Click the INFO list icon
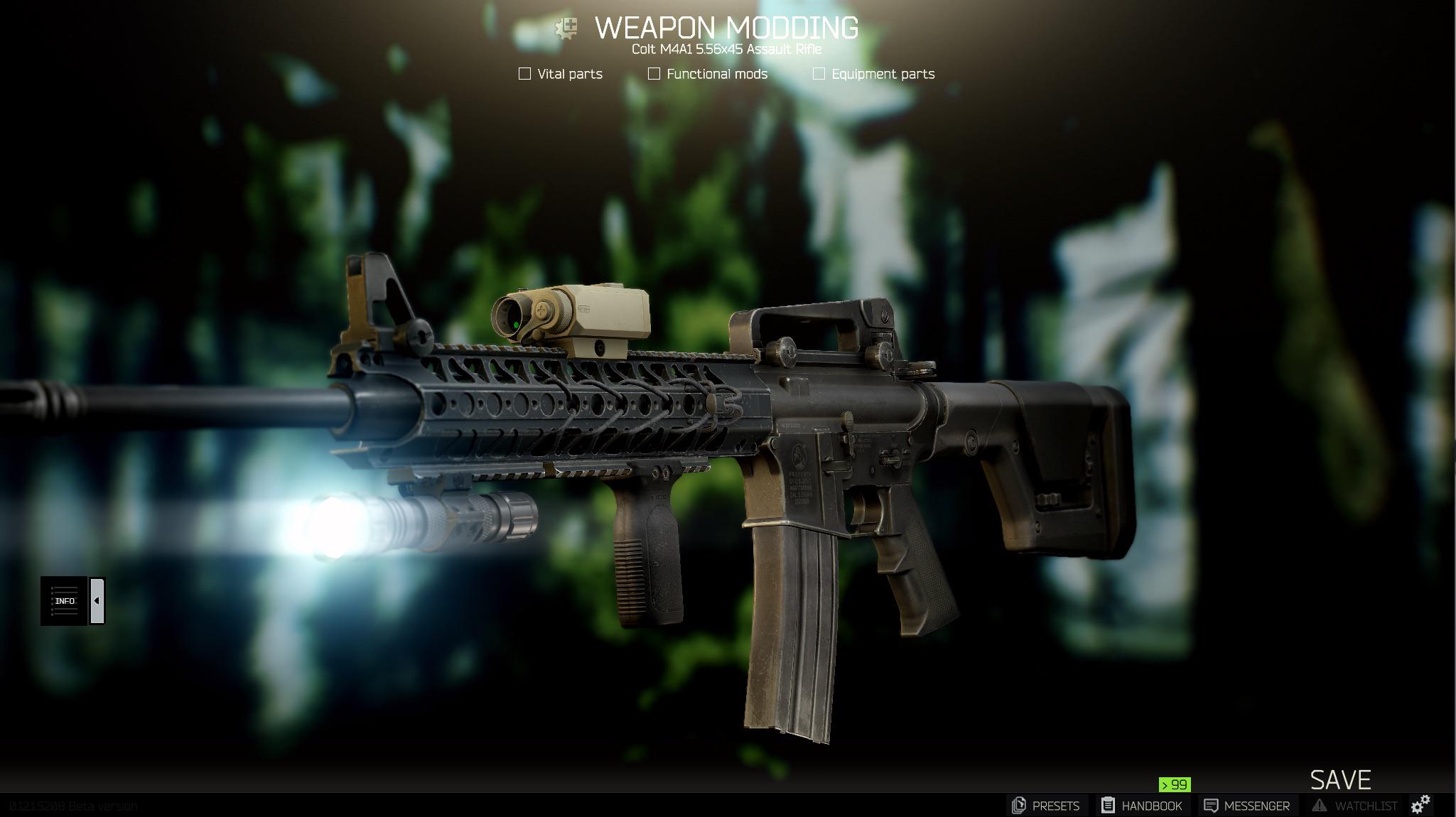The height and width of the screenshot is (817, 1456). point(65,600)
